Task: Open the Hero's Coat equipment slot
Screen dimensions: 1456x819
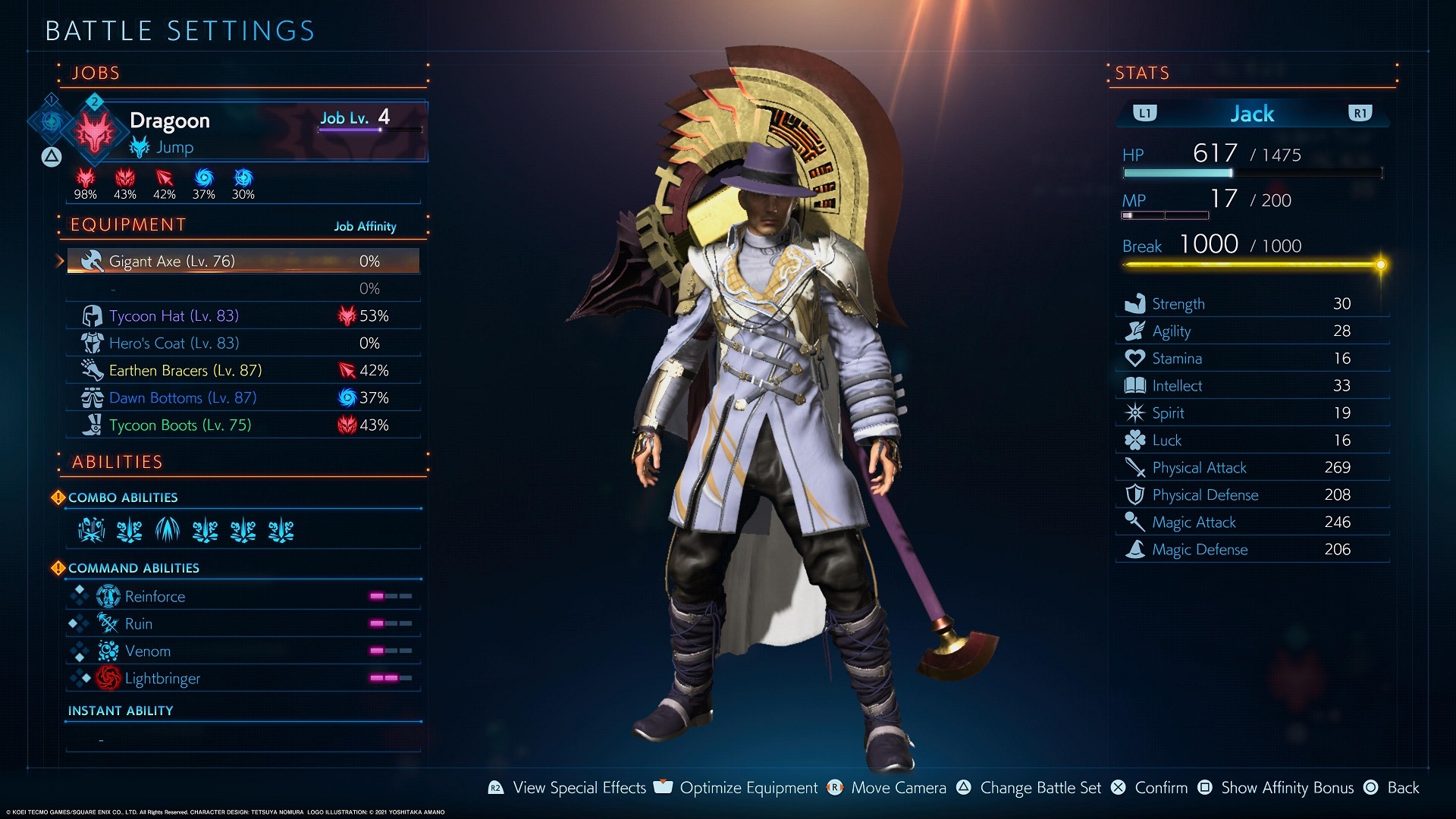Action: coord(243,343)
